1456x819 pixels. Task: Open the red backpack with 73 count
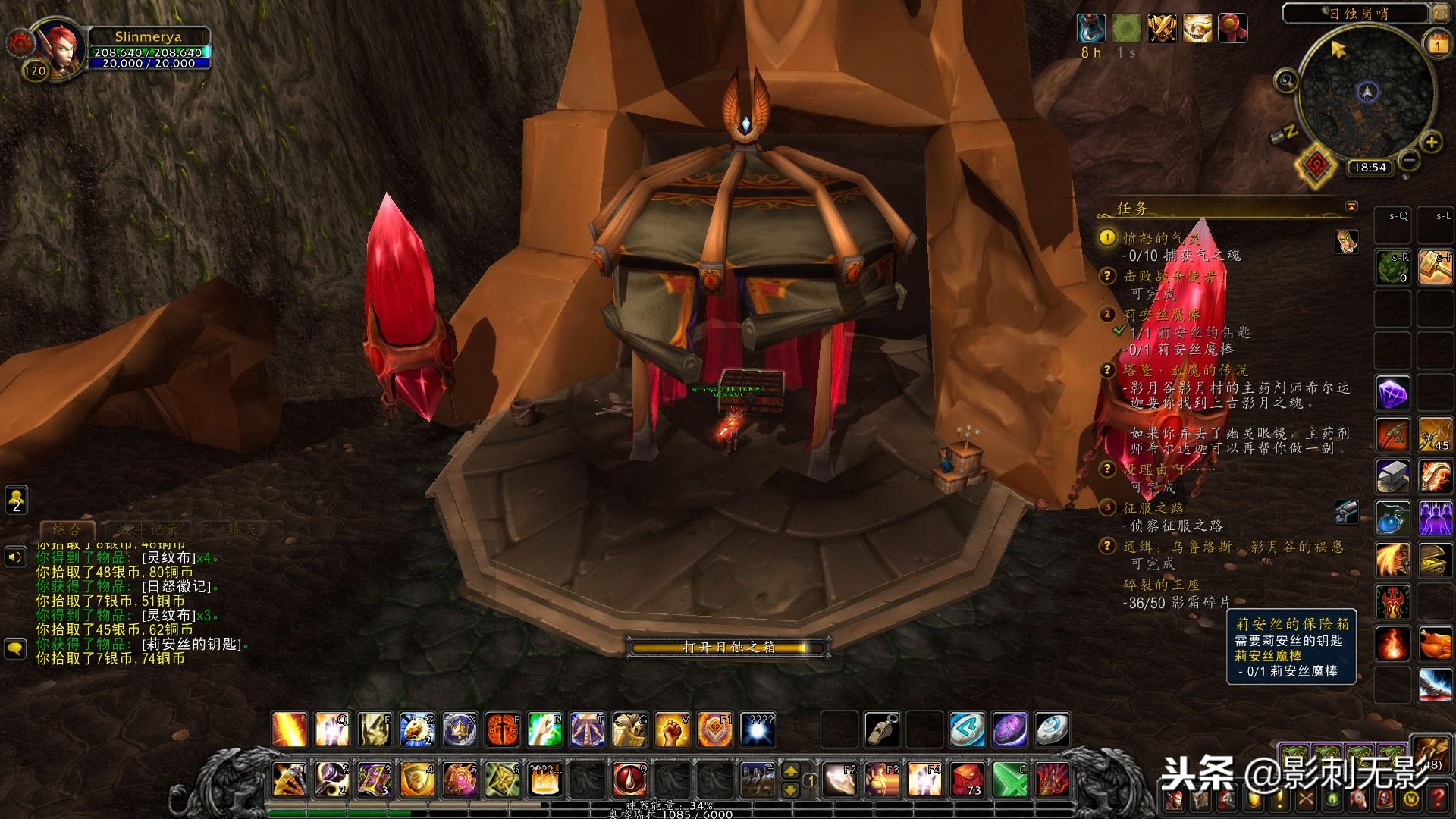coord(967,779)
